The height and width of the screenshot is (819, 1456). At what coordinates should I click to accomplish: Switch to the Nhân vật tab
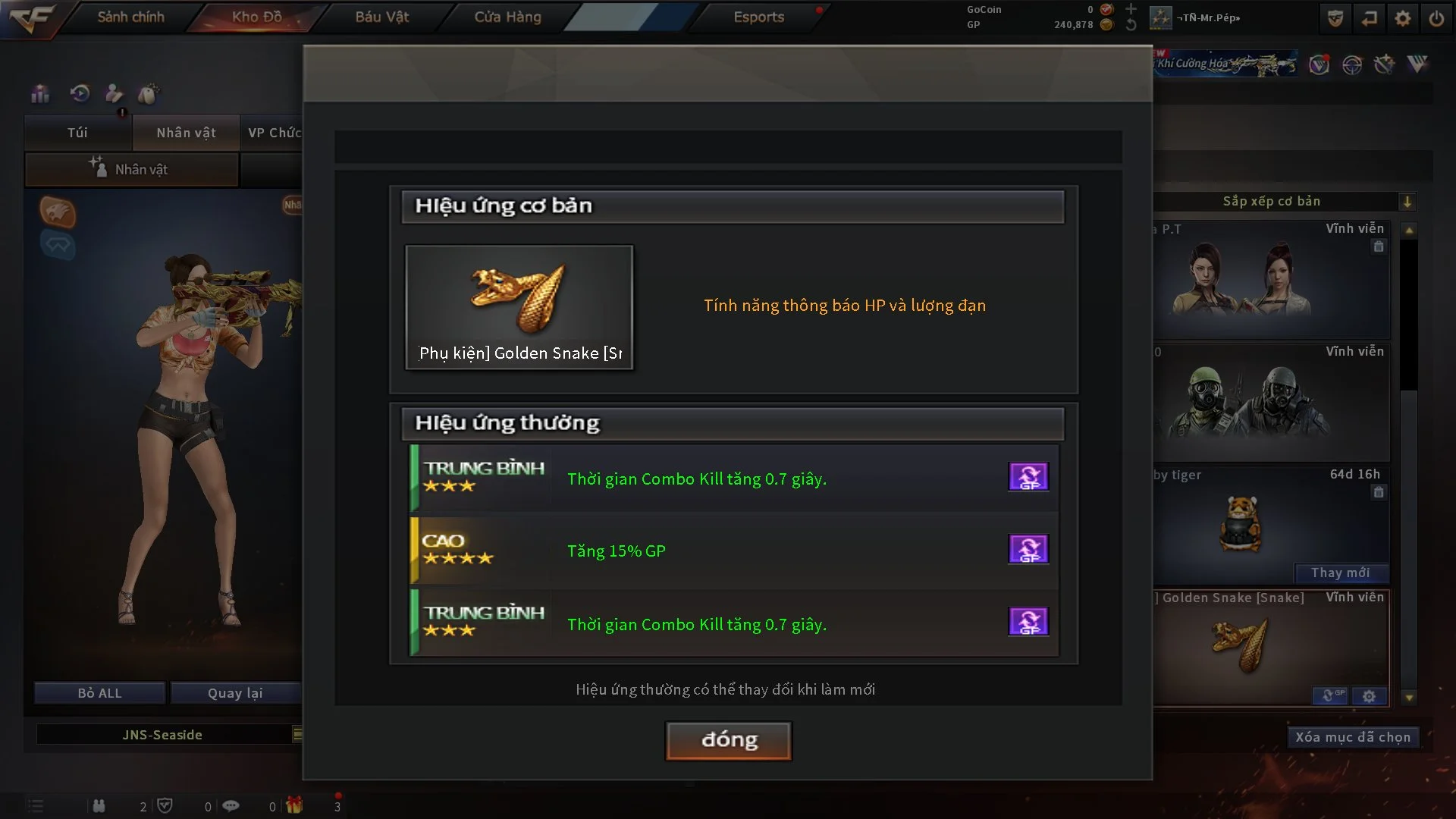[x=186, y=133]
